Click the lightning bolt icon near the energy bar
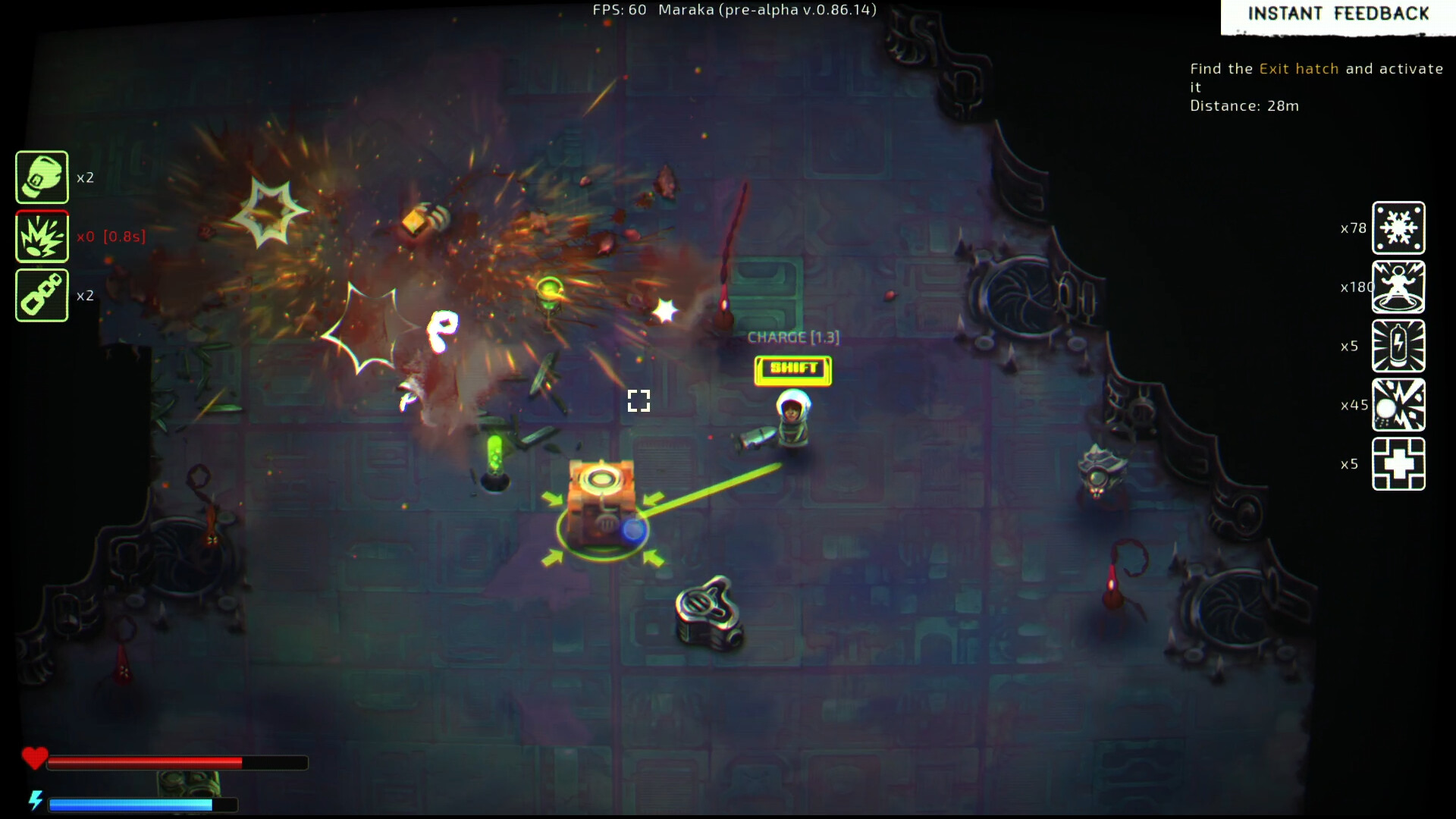 pos(36,799)
